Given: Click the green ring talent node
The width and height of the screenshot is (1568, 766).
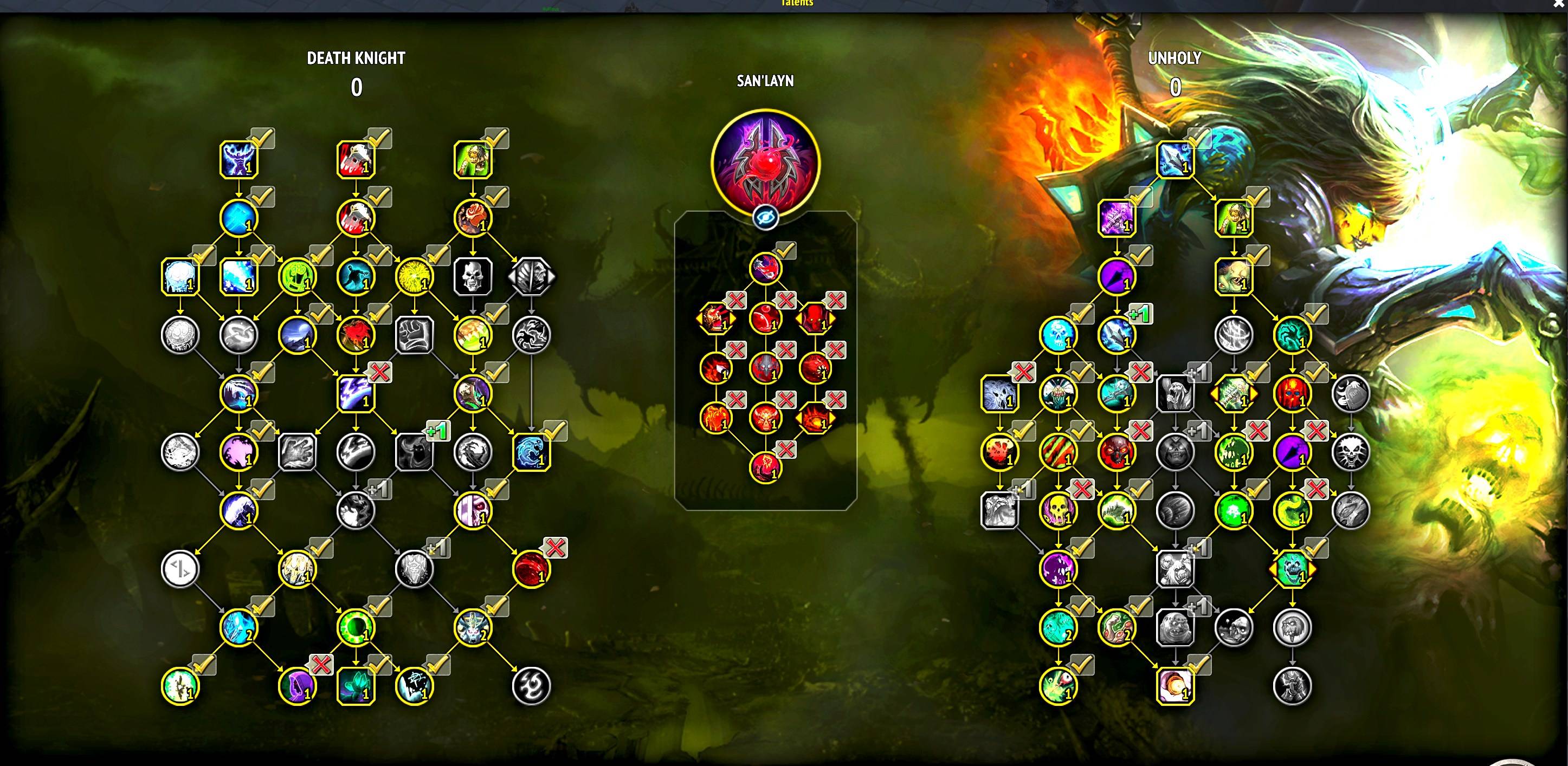Looking at the screenshot, I should 356,627.
